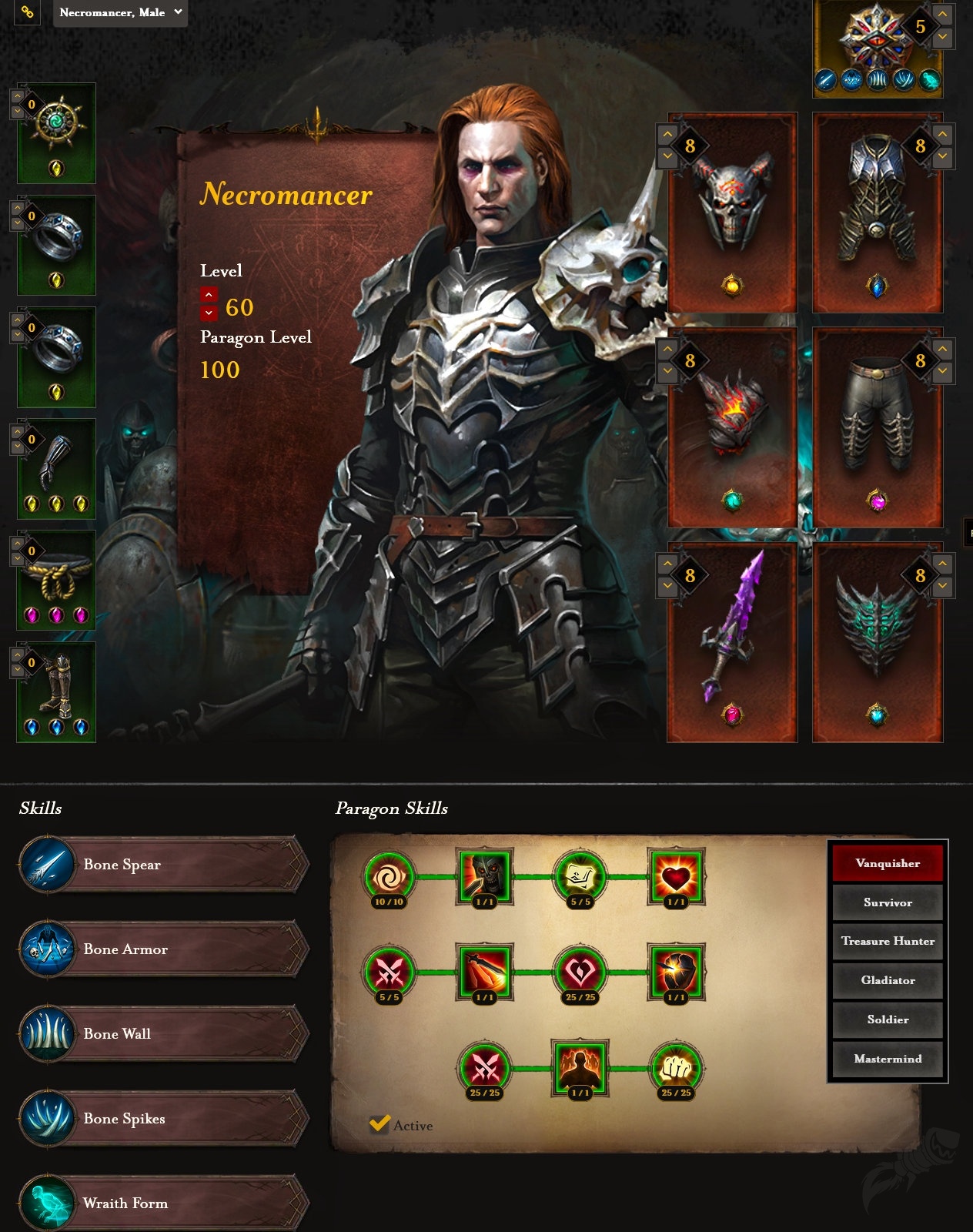
Task: Select the gauntlet gloves slot
Action: [x=57, y=468]
